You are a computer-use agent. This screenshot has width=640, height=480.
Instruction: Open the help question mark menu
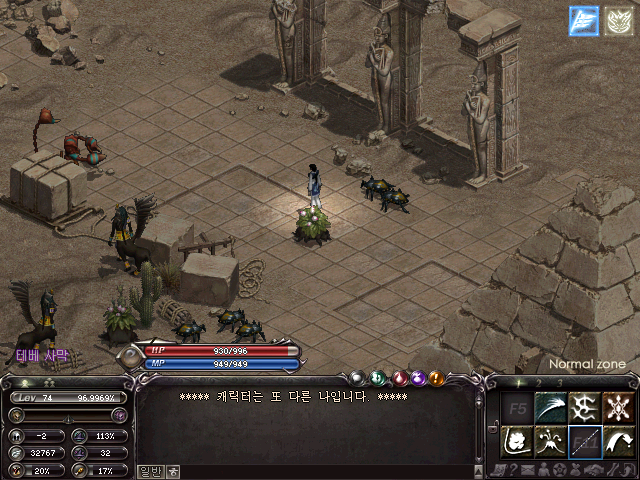513,470
